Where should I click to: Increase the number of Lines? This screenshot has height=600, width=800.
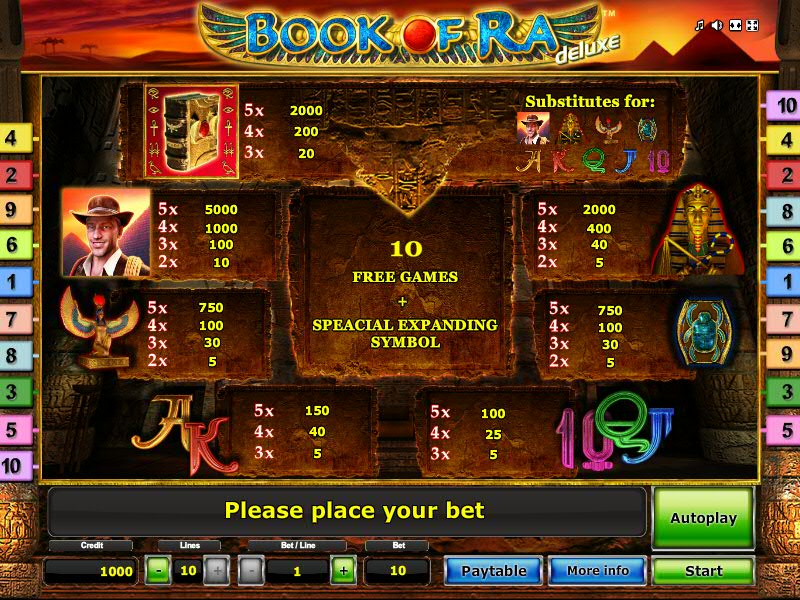point(216,571)
